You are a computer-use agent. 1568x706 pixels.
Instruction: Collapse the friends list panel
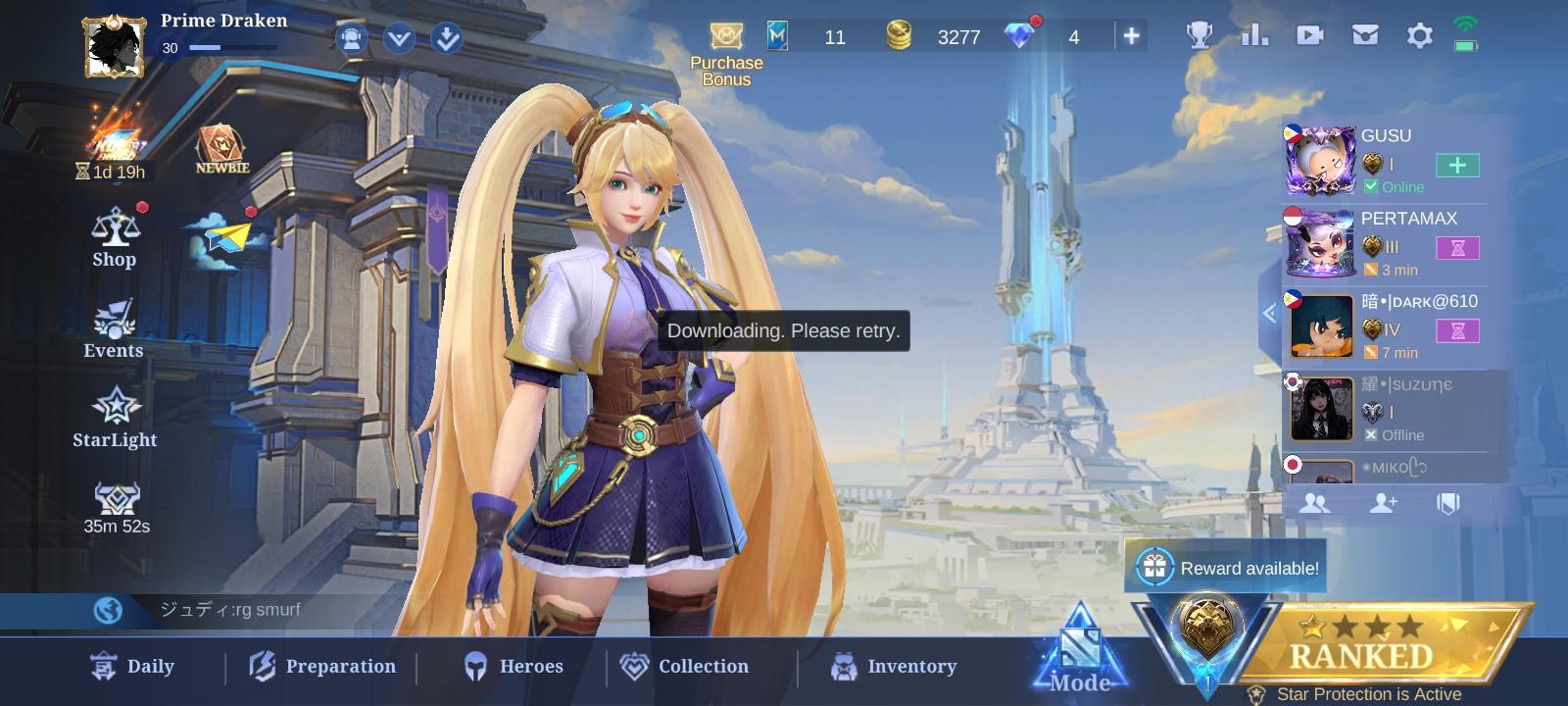pos(1270,314)
